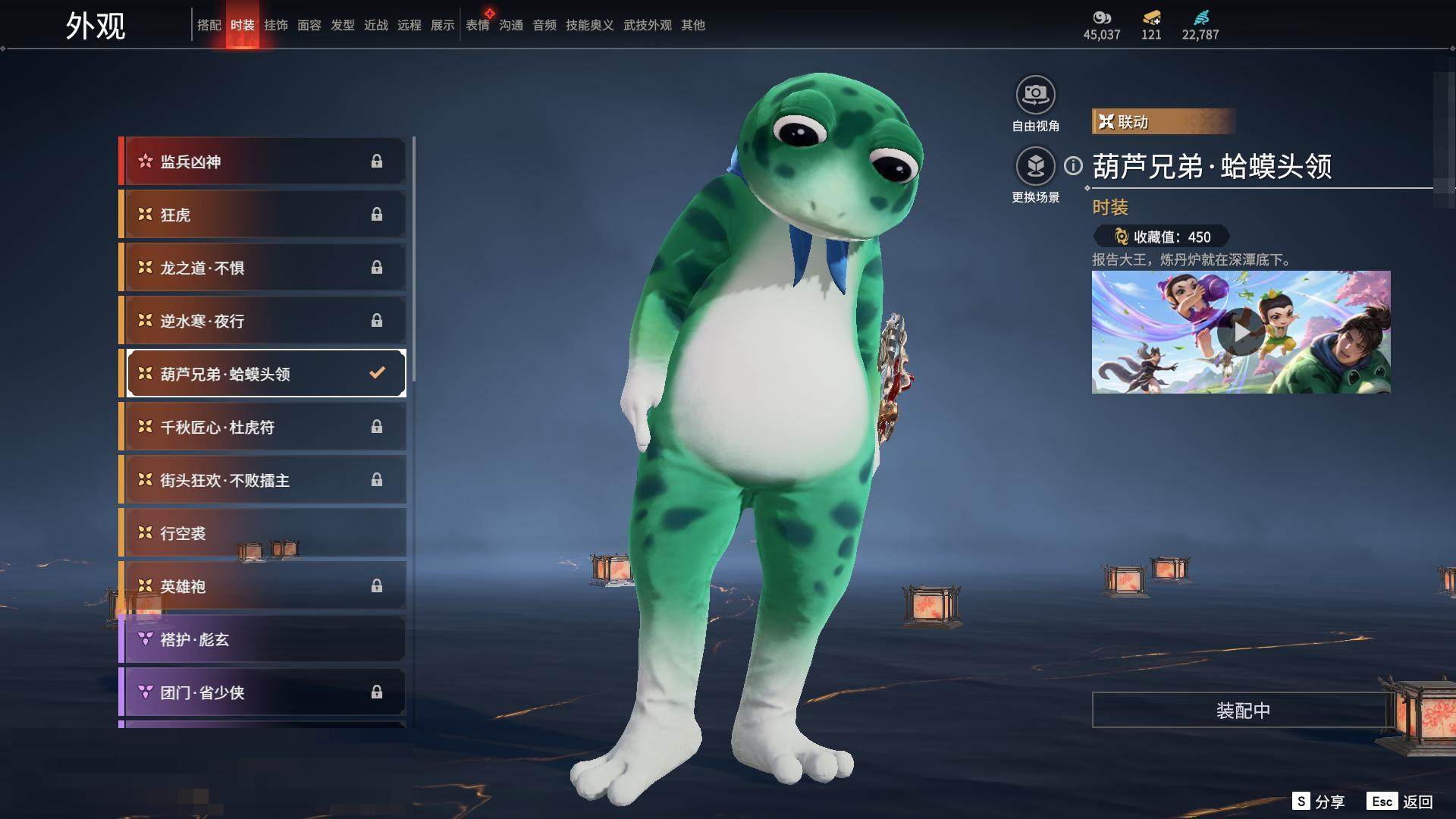
Task: Go to the 发型 hairstyle tab
Action: pyautogui.click(x=342, y=25)
